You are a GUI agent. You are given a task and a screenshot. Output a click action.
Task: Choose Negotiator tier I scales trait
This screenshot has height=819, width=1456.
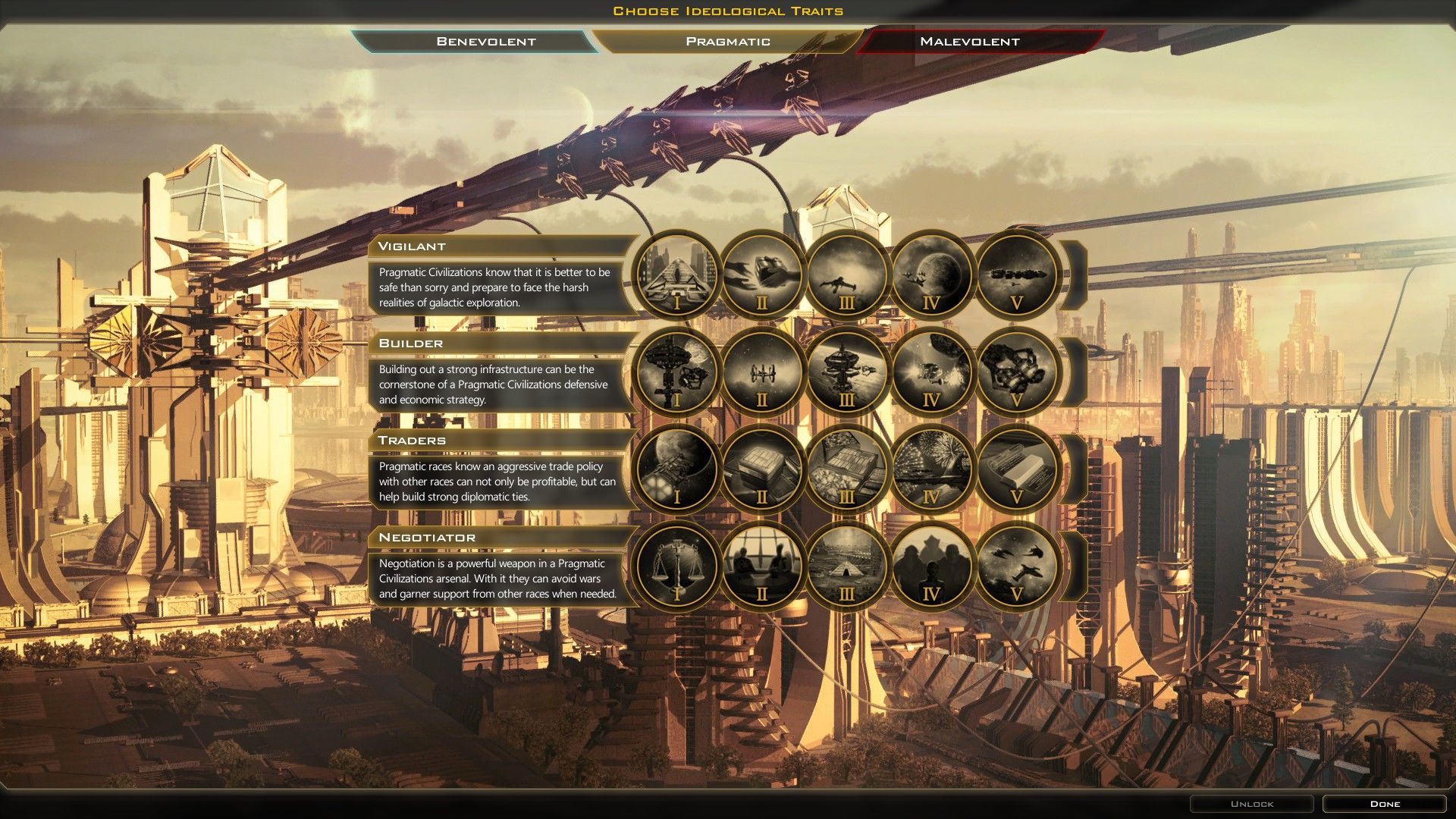coord(677,566)
